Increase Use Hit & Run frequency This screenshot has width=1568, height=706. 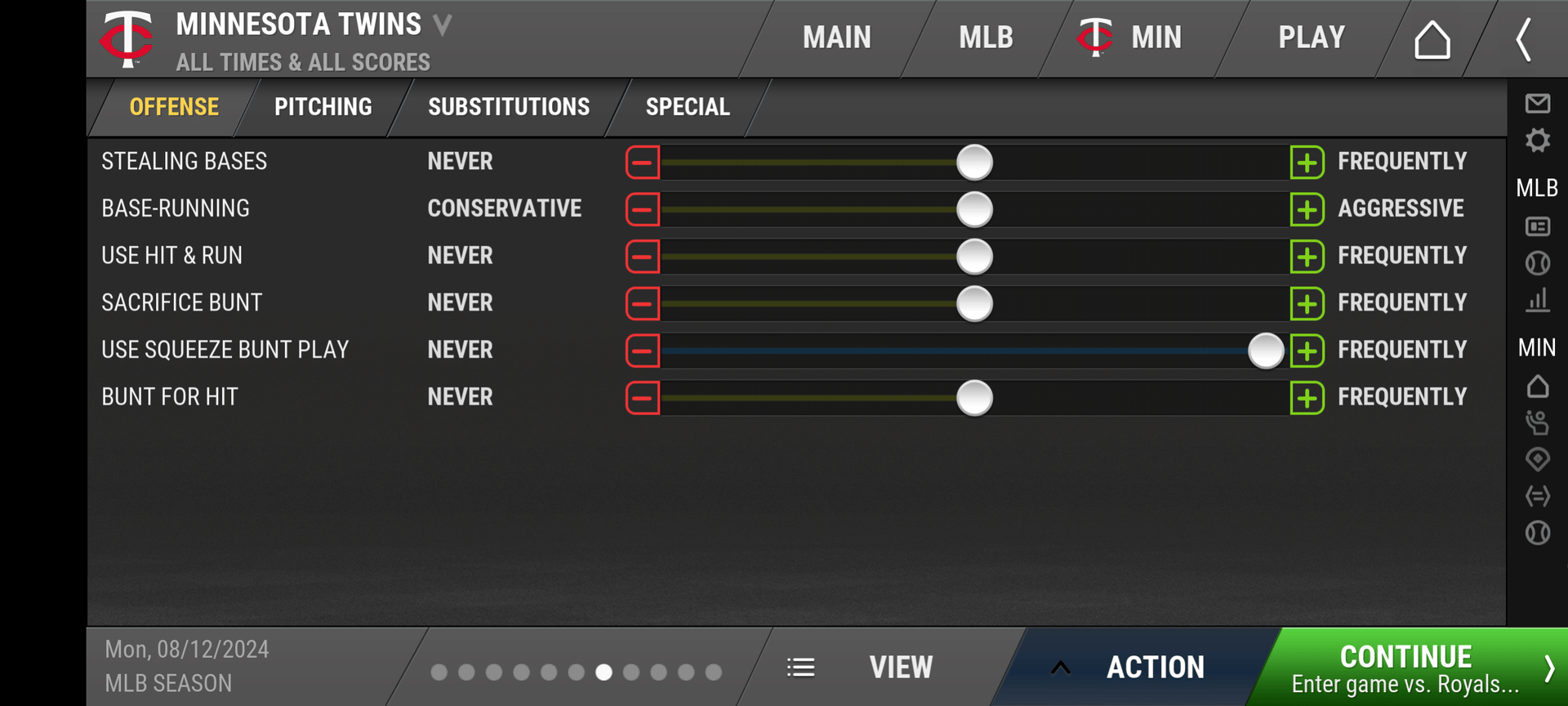coord(1307,257)
